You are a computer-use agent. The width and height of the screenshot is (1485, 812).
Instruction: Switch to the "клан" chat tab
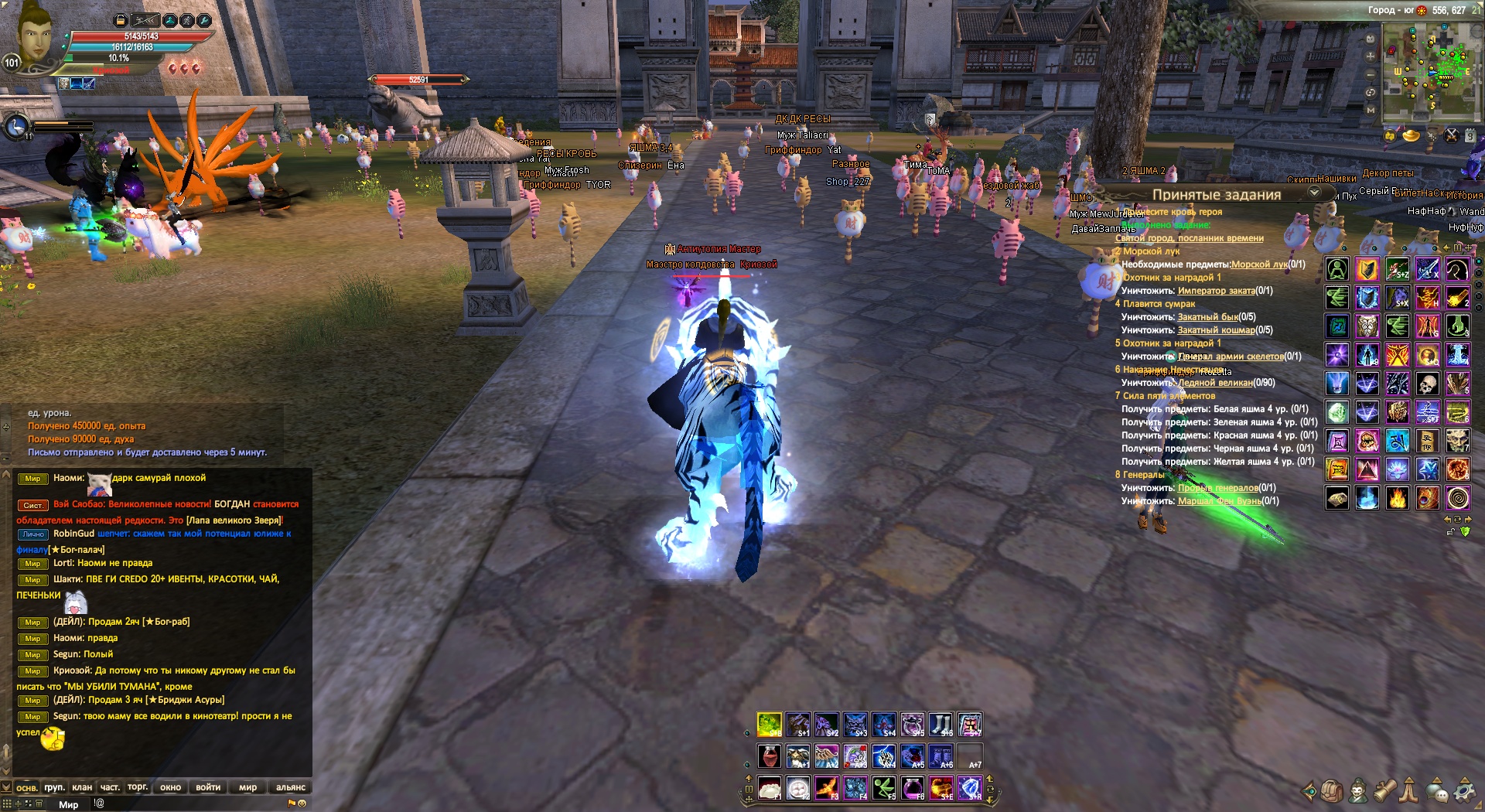pos(82,787)
